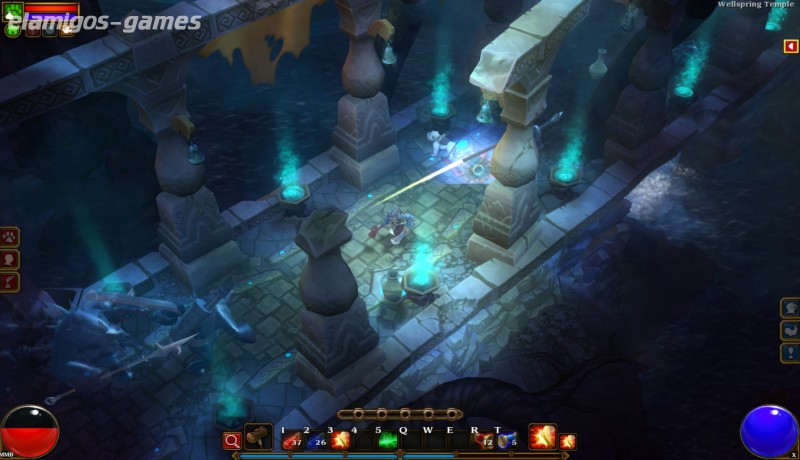Viewport: 800px width, 460px height.
Task: Use the red health potion in slot 1
Action: point(292,440)
